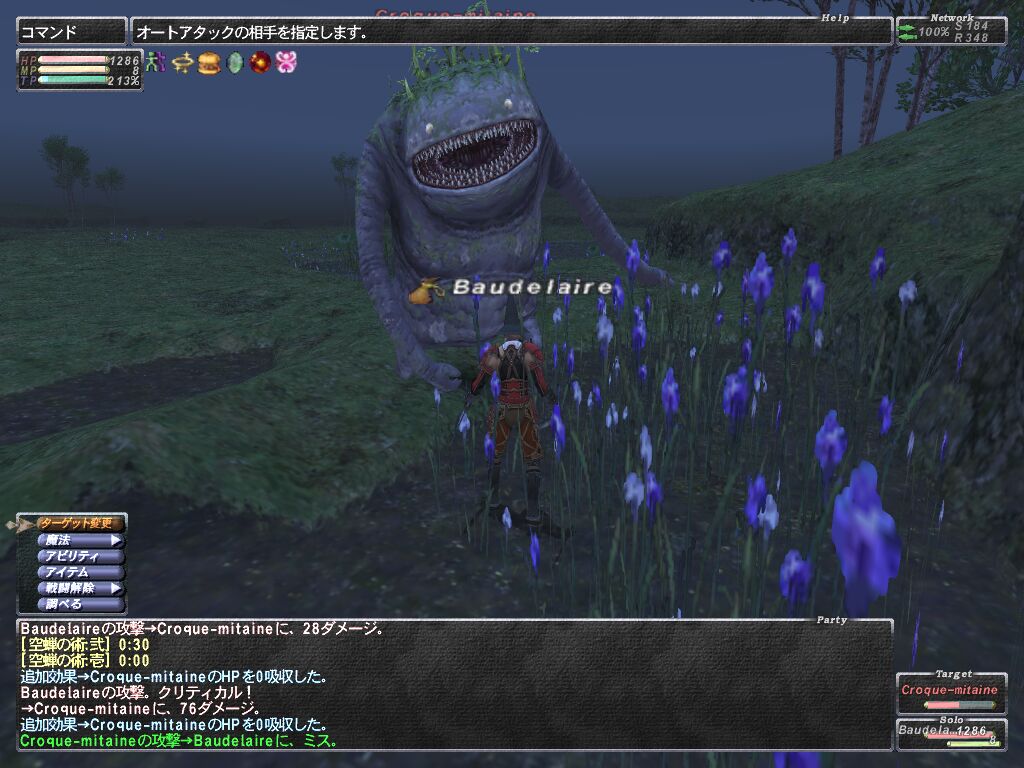Select the Baudelaire solo party entry
Screen dimensions: 1024x768
click(x=950, y=735)
